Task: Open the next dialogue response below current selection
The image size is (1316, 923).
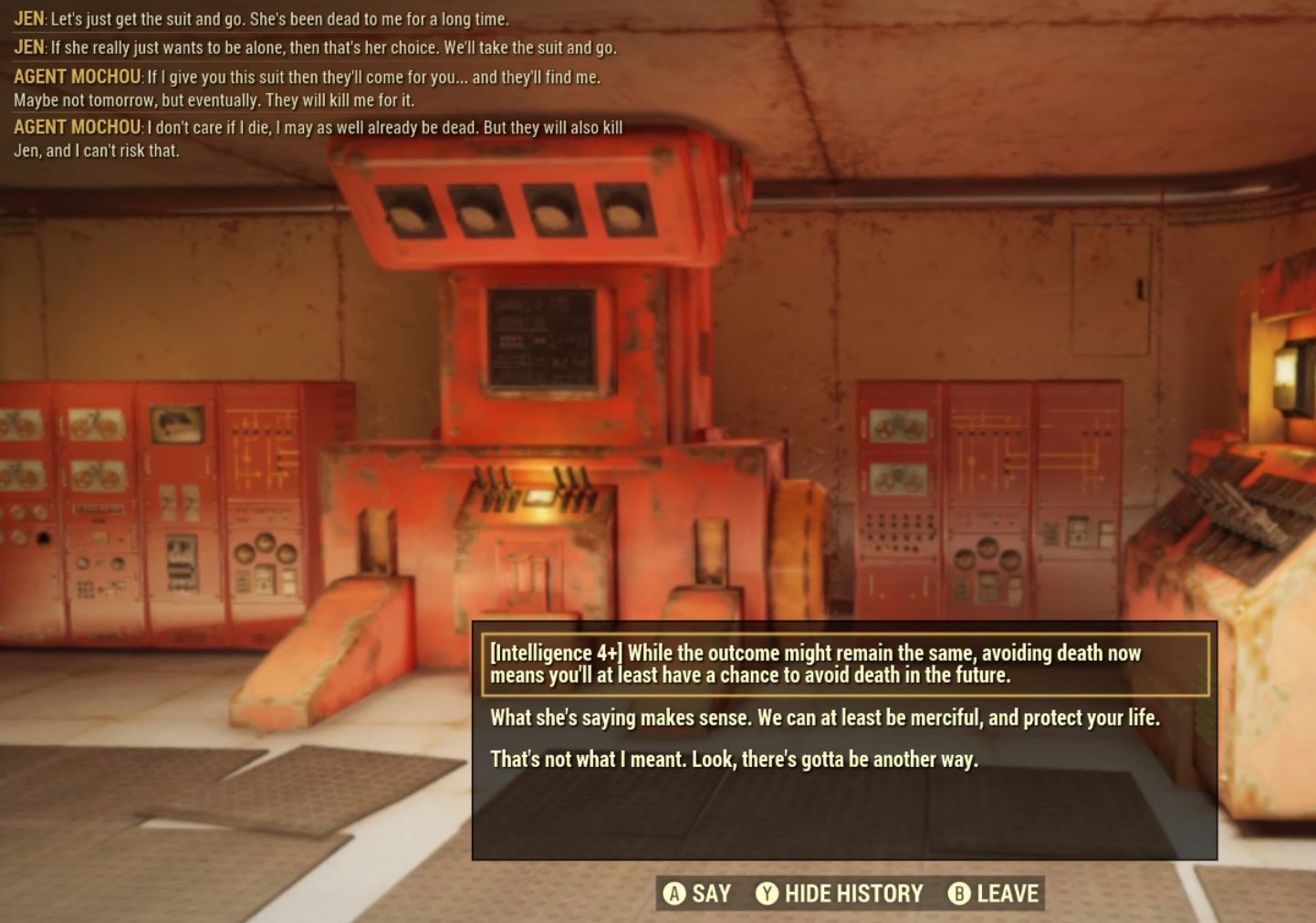Action: tap(824, 717)
